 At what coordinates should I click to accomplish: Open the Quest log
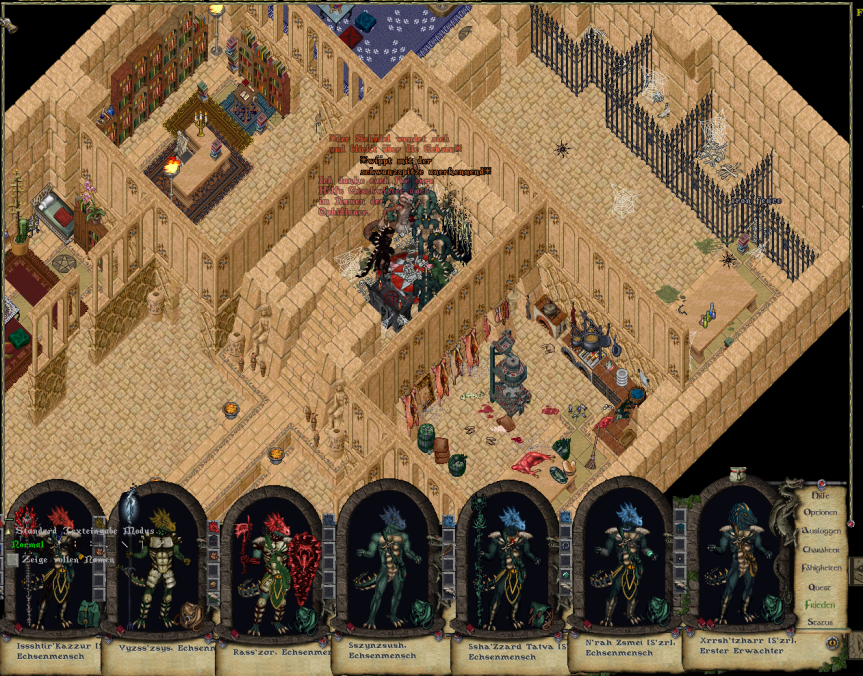820,586
